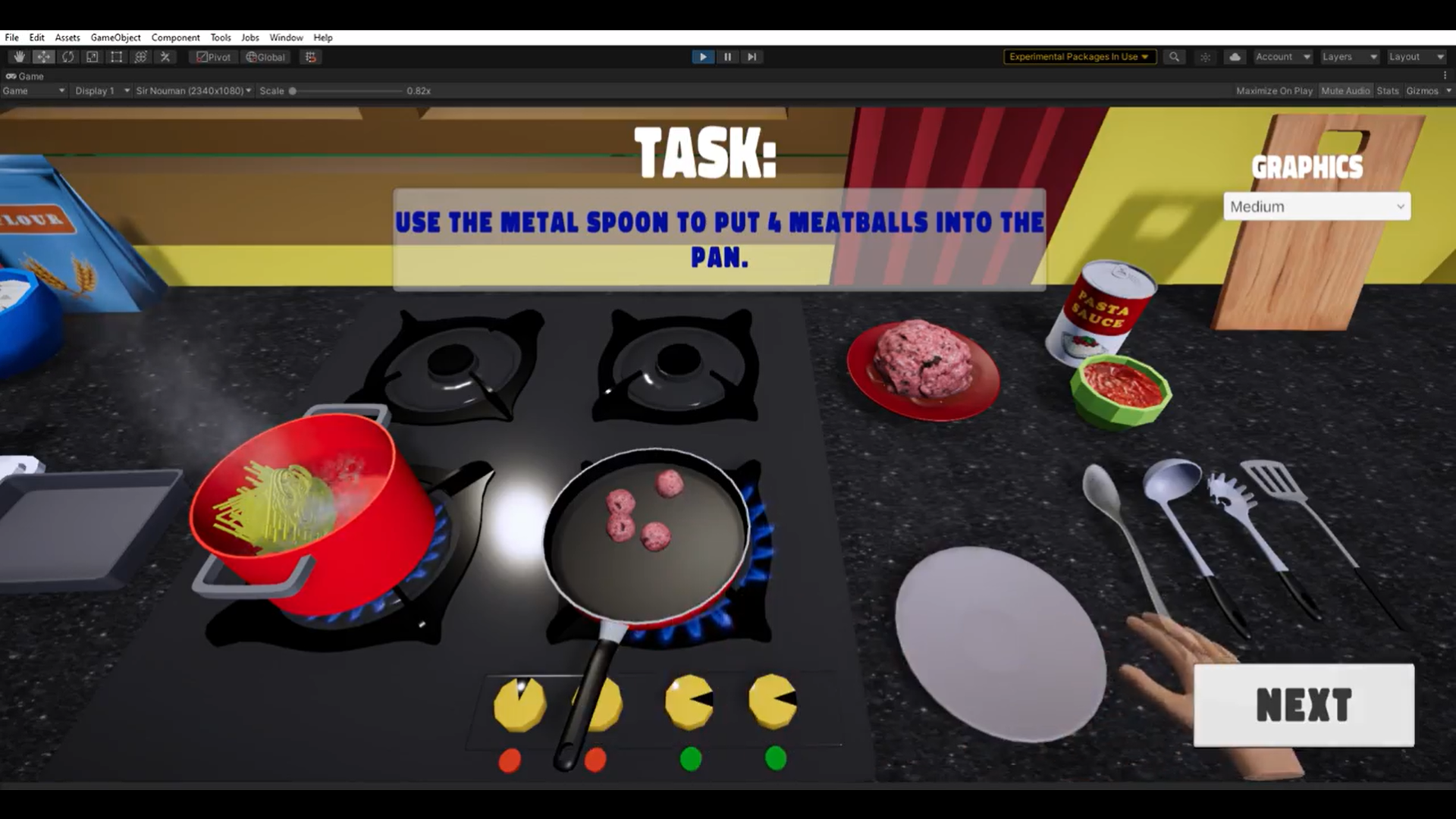The width and height of the screenshot is (1456, 819).
Task: Open Experimental Packages In Use dropdown
Action: click(1079, 57)
